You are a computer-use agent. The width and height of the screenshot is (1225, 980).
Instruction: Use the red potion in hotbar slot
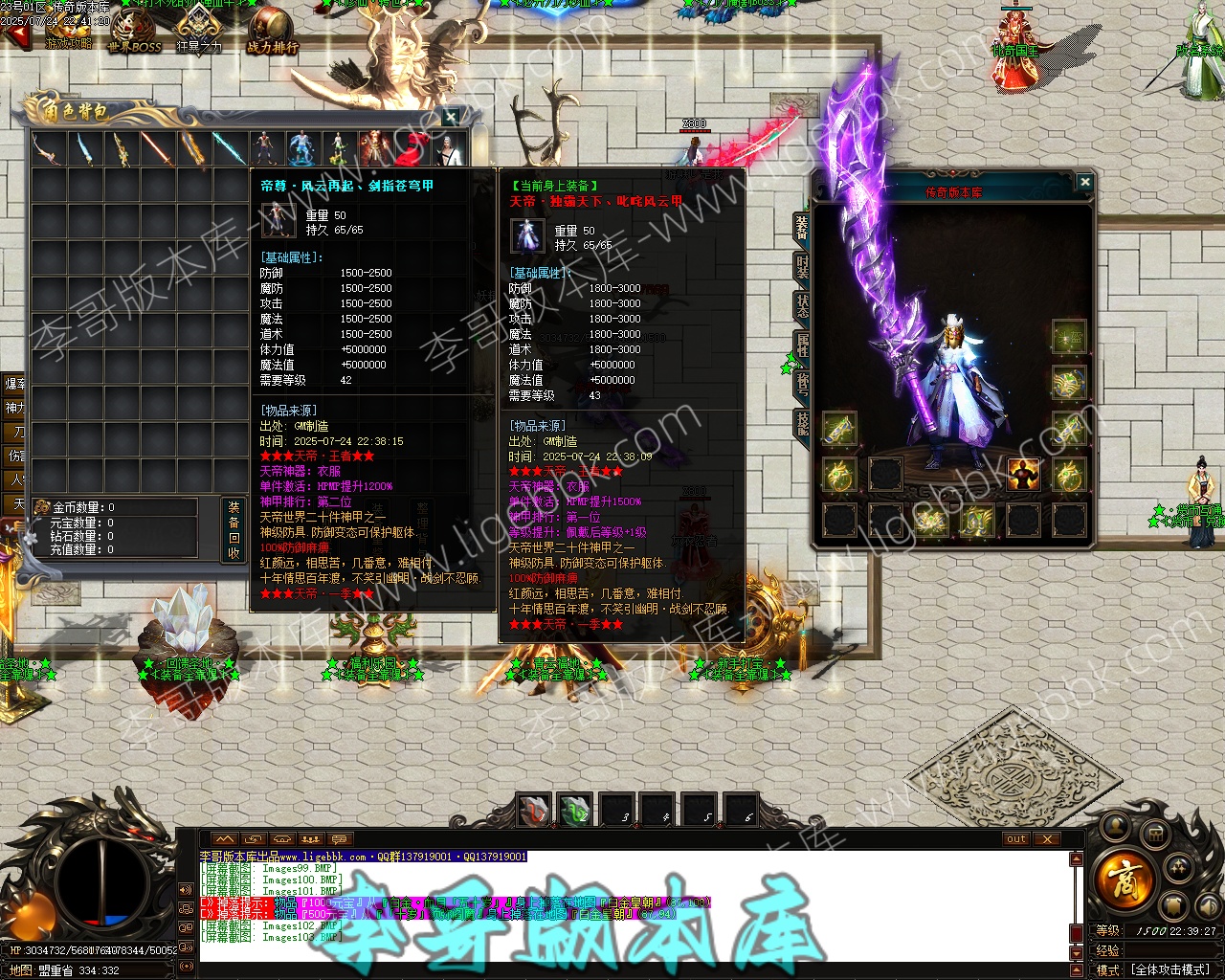(534, 811)
